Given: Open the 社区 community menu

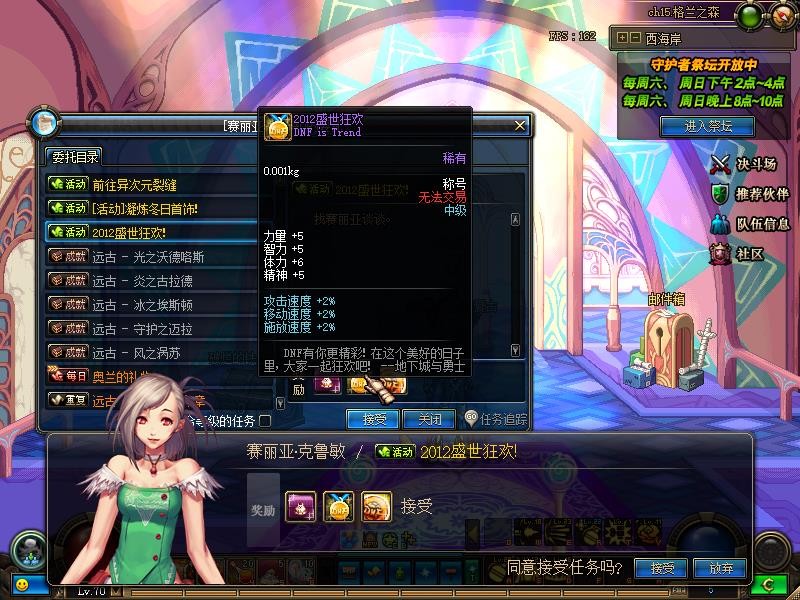Looking at the screenshot, I should coord(738,254).
